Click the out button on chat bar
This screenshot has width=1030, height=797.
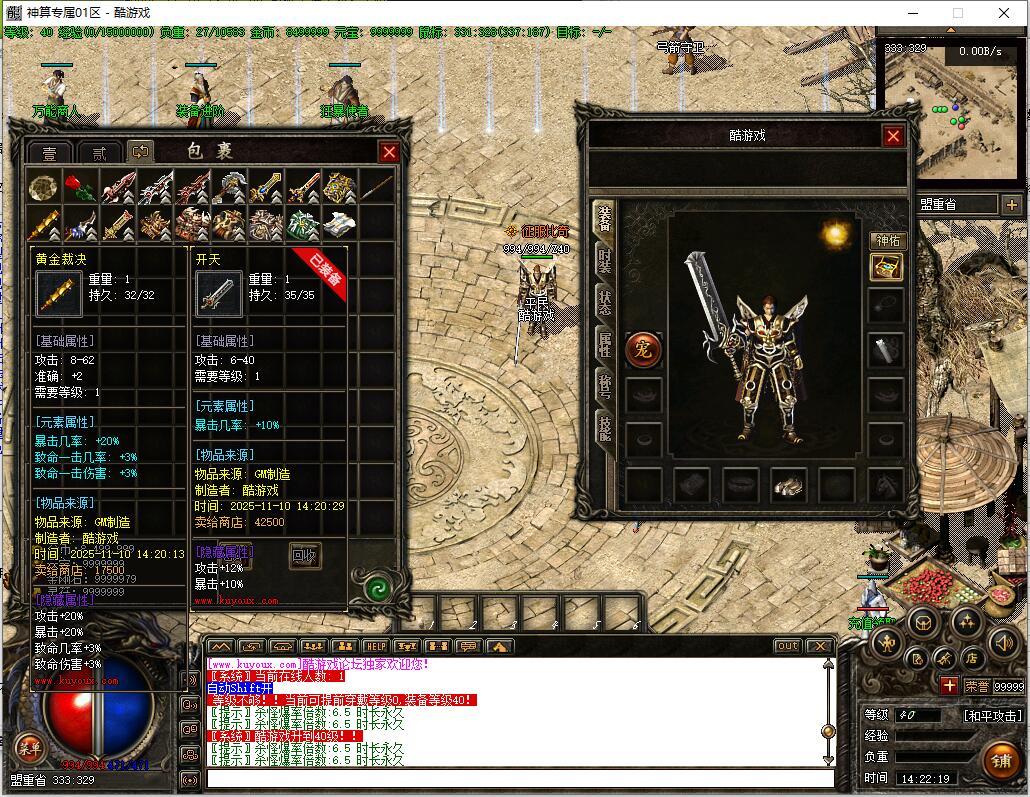click(788, 646)
